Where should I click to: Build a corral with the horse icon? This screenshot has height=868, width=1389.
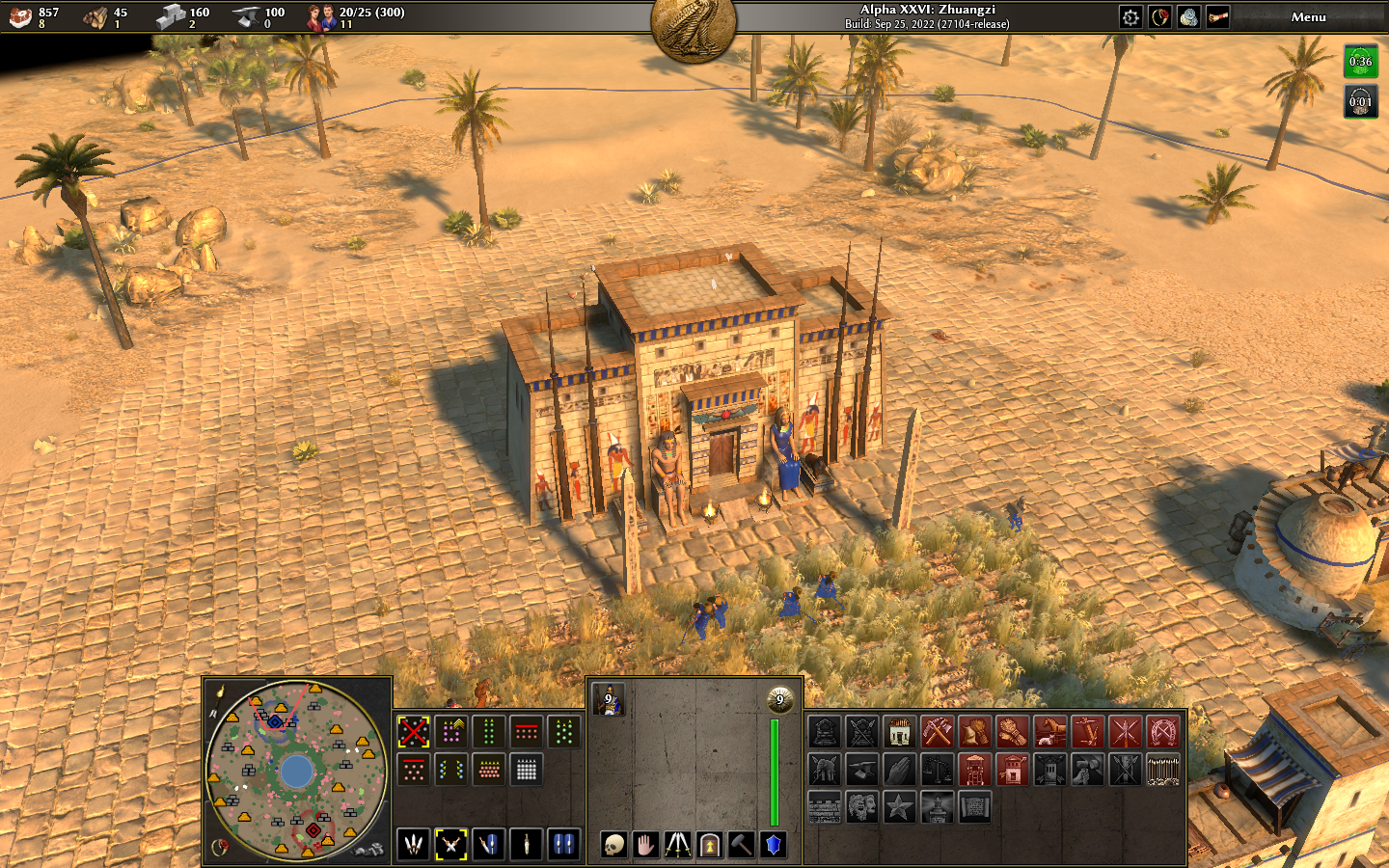(1050, 732)
